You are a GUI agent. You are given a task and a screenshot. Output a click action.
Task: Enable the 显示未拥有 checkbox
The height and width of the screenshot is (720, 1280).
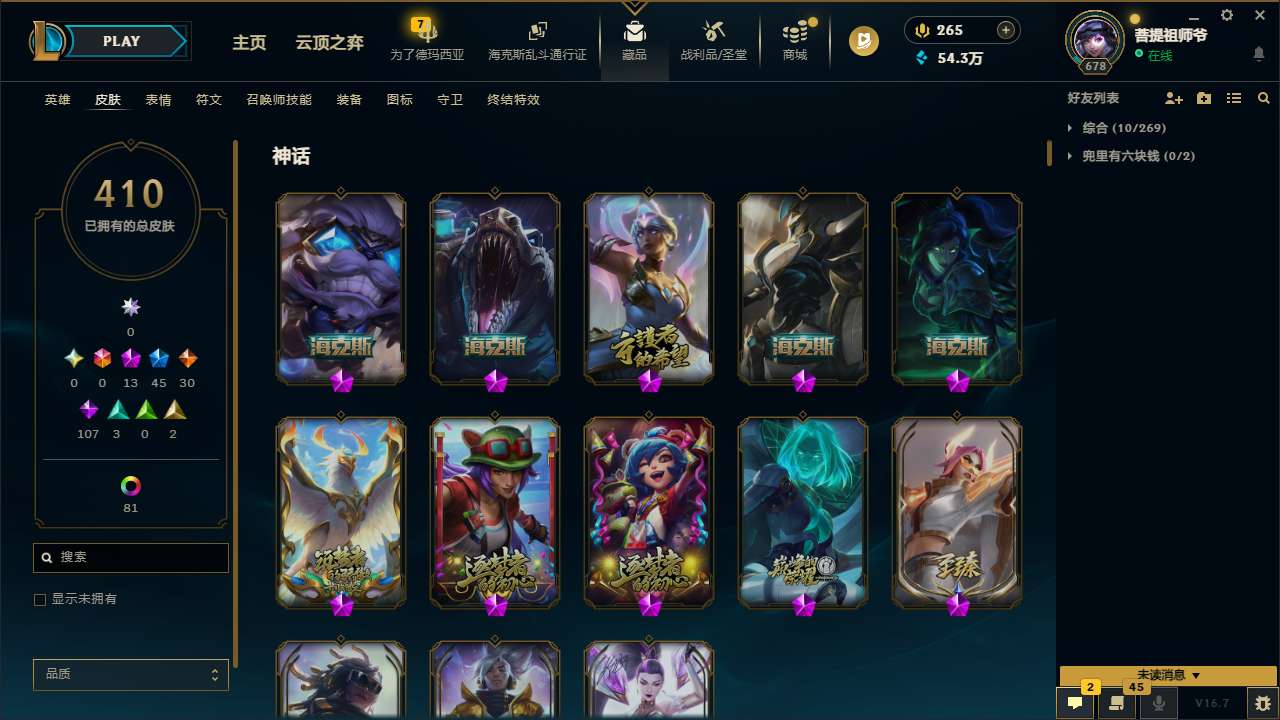(40, 599)
